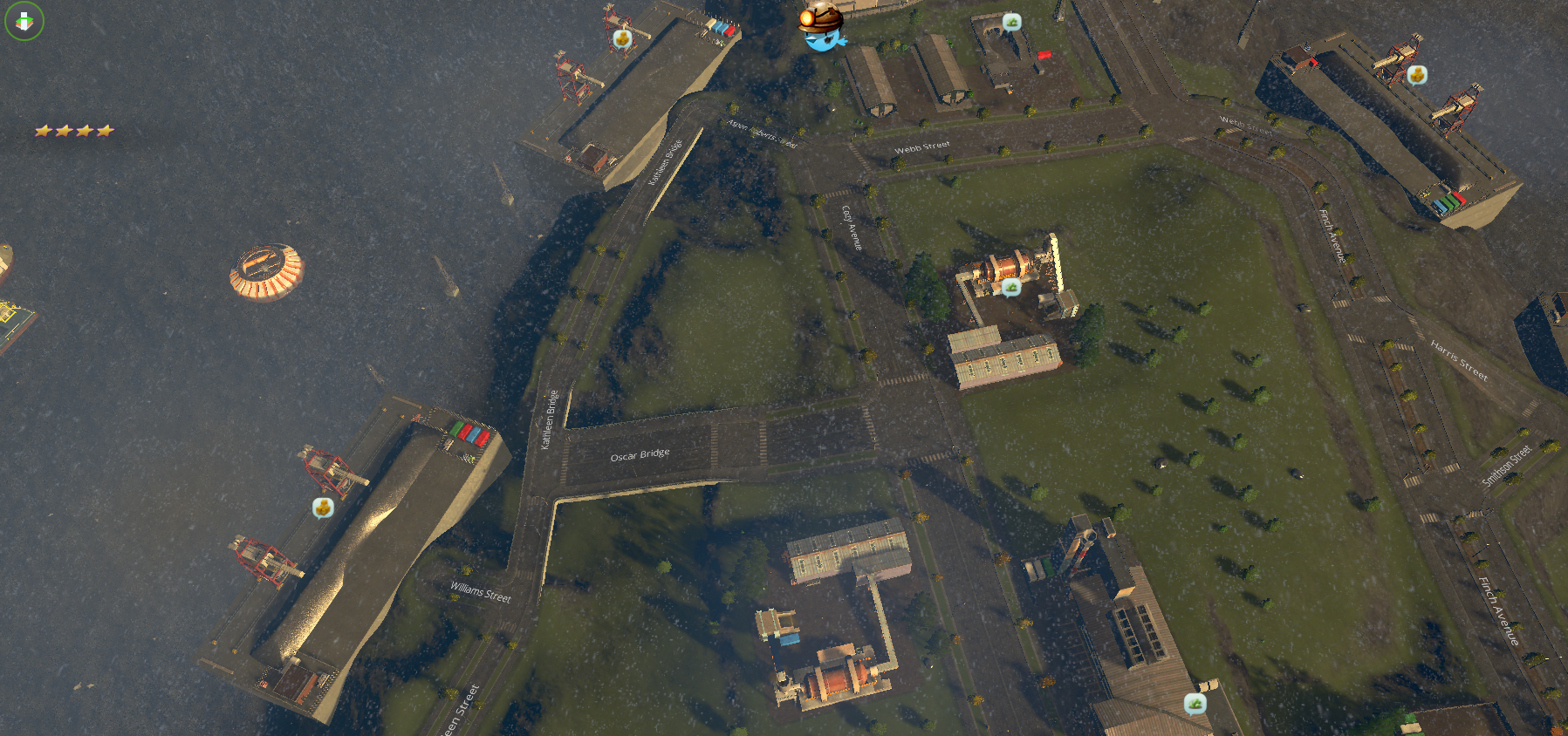Click green plant bubble near the top farm fields
Image resolution: width=1568 pixels, height=736 pixels.
point(1012,20)
